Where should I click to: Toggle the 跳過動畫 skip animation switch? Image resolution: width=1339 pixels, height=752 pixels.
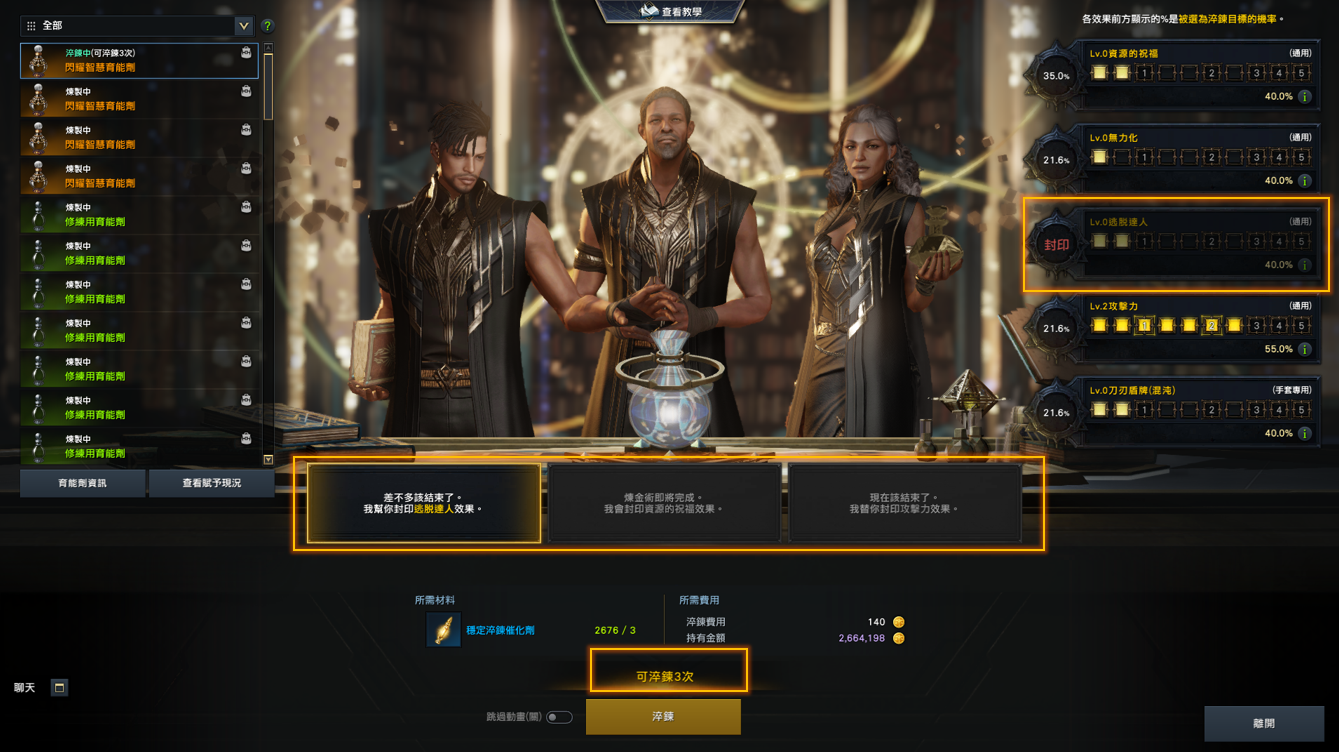click(x=559, y=717)
